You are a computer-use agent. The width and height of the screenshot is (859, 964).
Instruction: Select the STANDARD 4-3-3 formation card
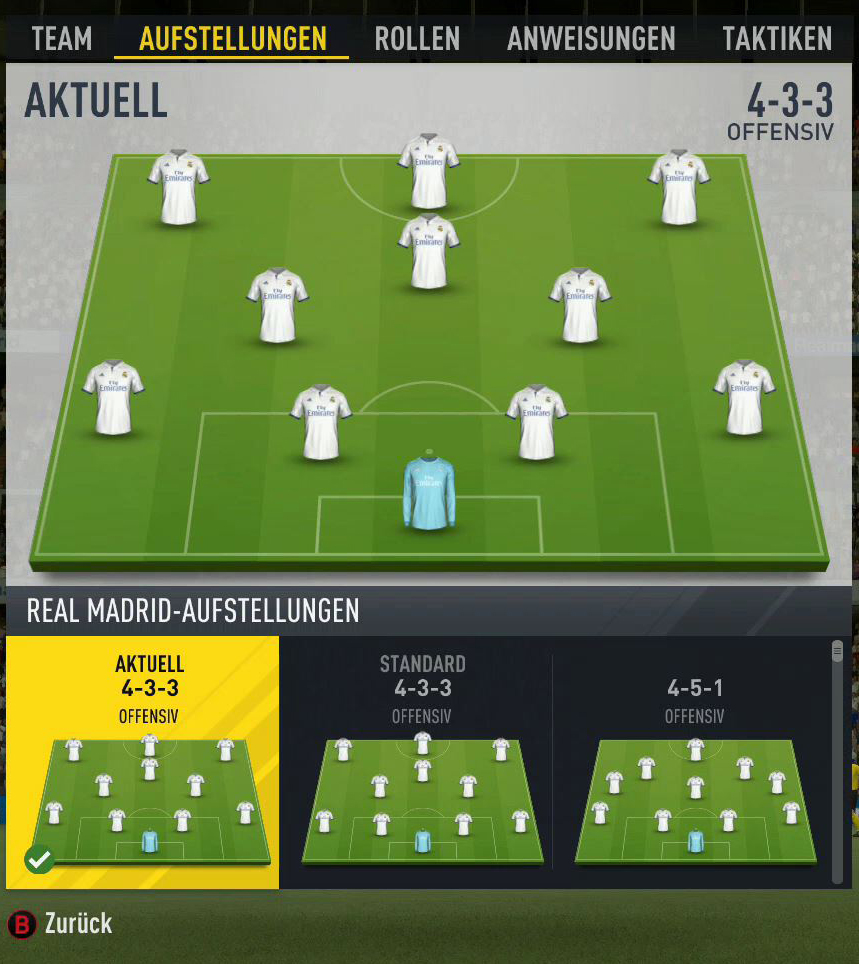tap(421, 762)
